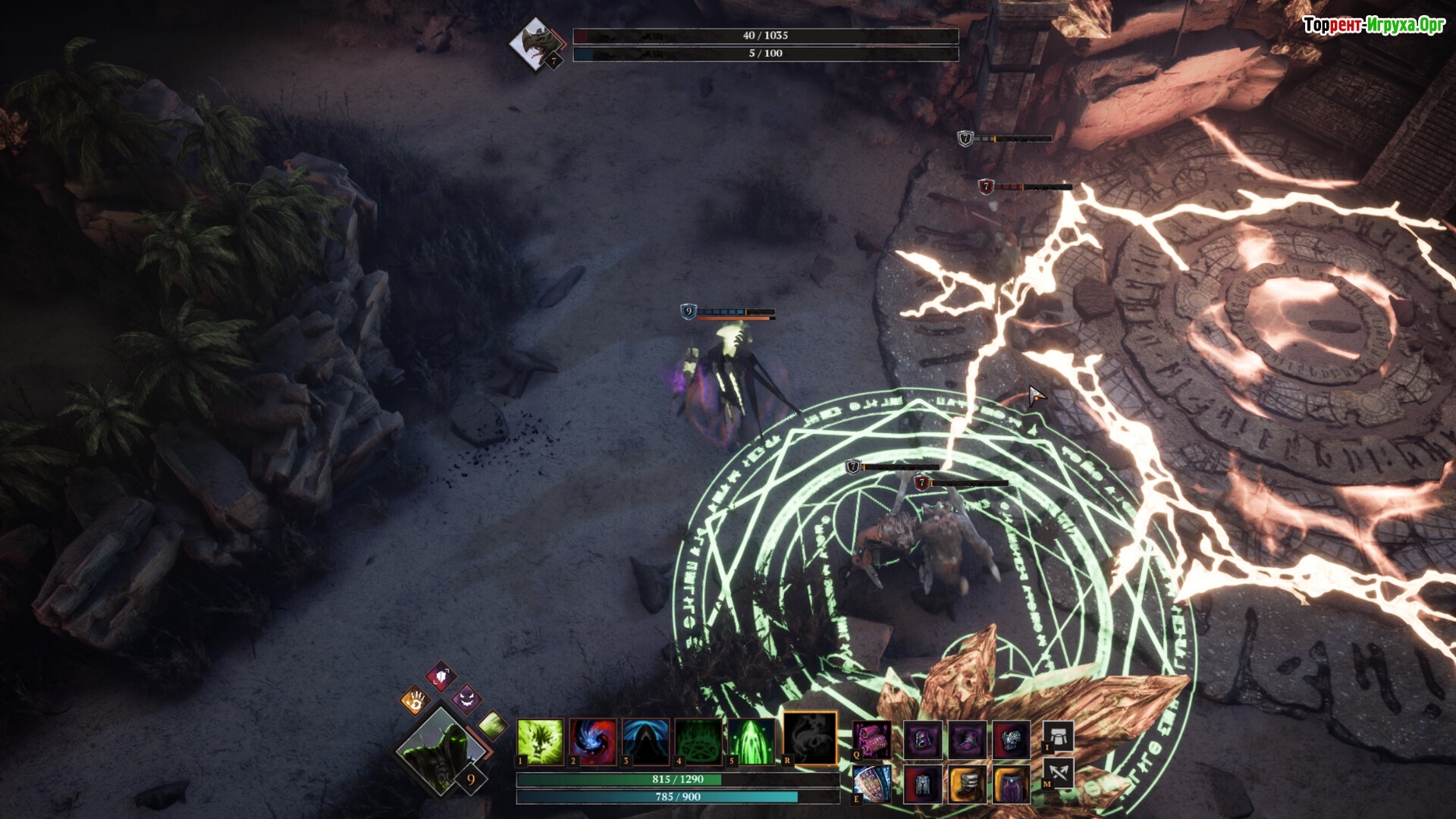This screenshot has width=1456, height=819.
Task: Use the blue rune shield item
Action: click(872, 783)
